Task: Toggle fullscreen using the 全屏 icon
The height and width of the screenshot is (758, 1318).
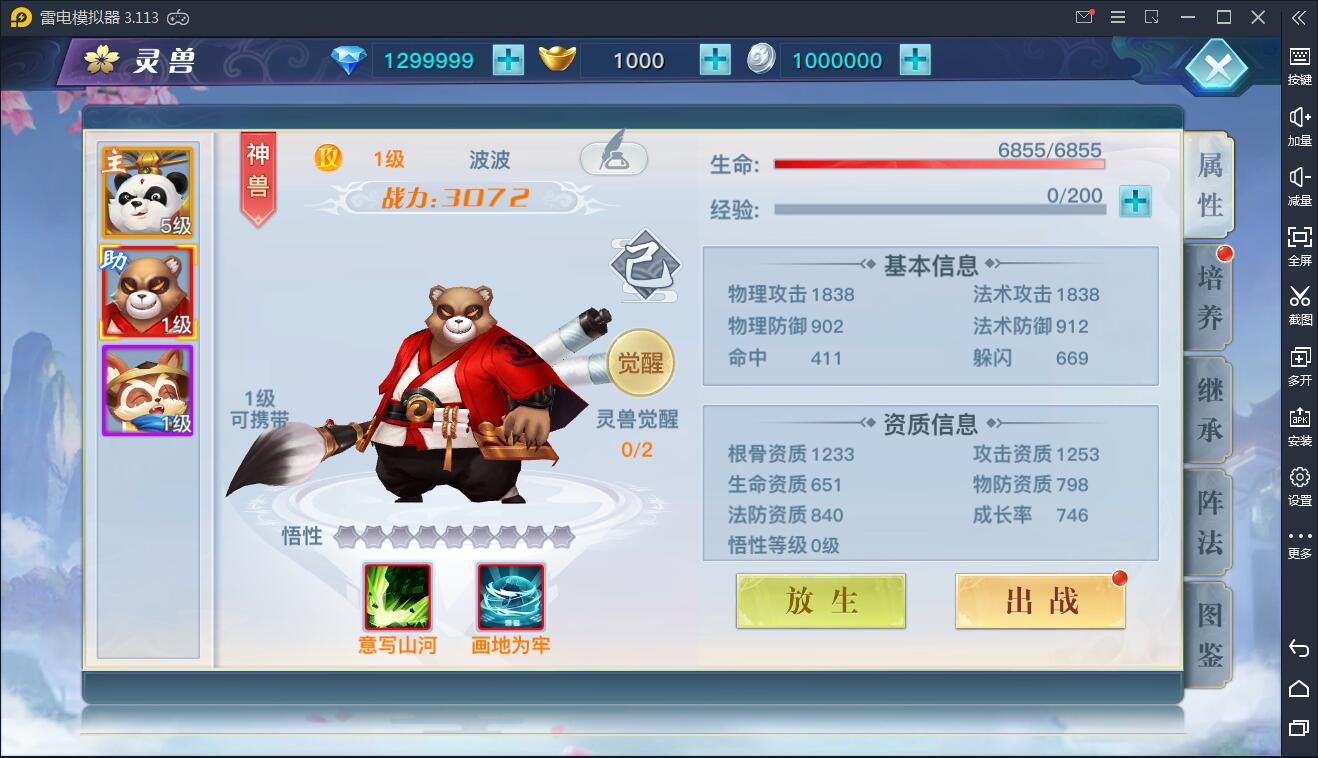Action: point(1299,243)
